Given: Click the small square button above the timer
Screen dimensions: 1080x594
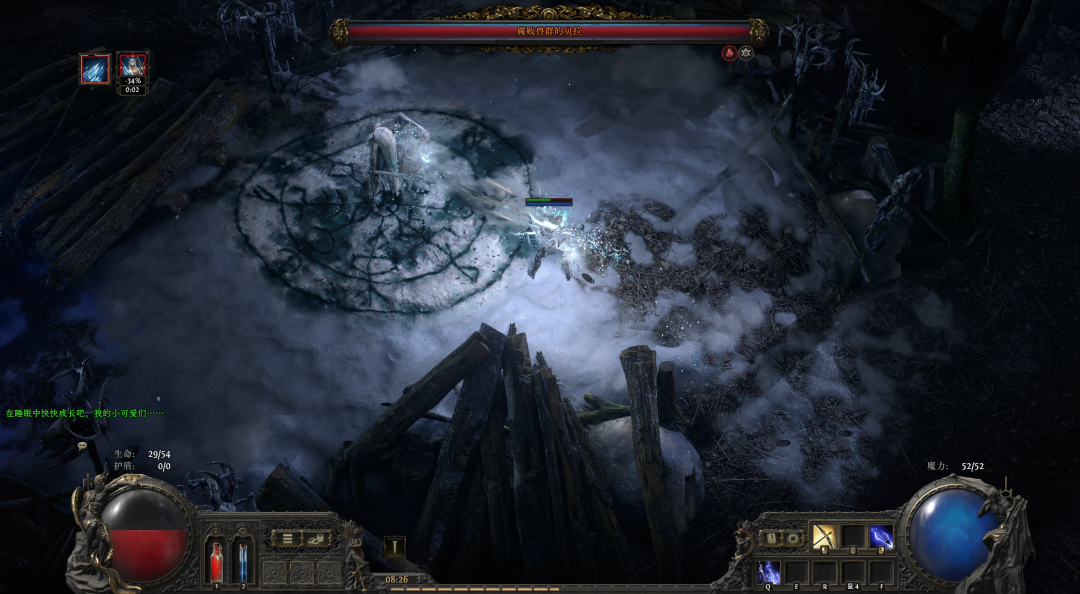Looking at the screenshot, I should pos(395,547).
